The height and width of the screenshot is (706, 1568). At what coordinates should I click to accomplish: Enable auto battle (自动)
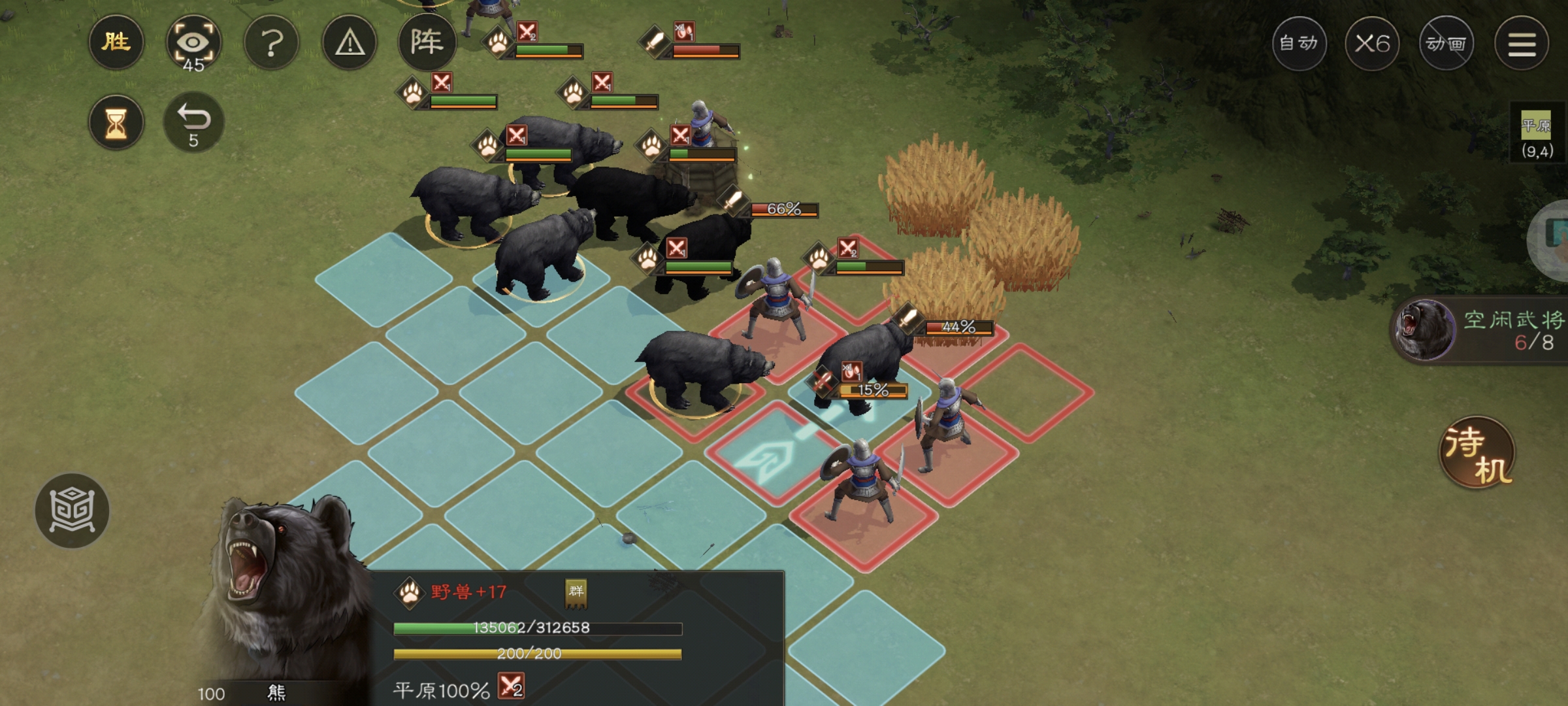(1299, 44)
